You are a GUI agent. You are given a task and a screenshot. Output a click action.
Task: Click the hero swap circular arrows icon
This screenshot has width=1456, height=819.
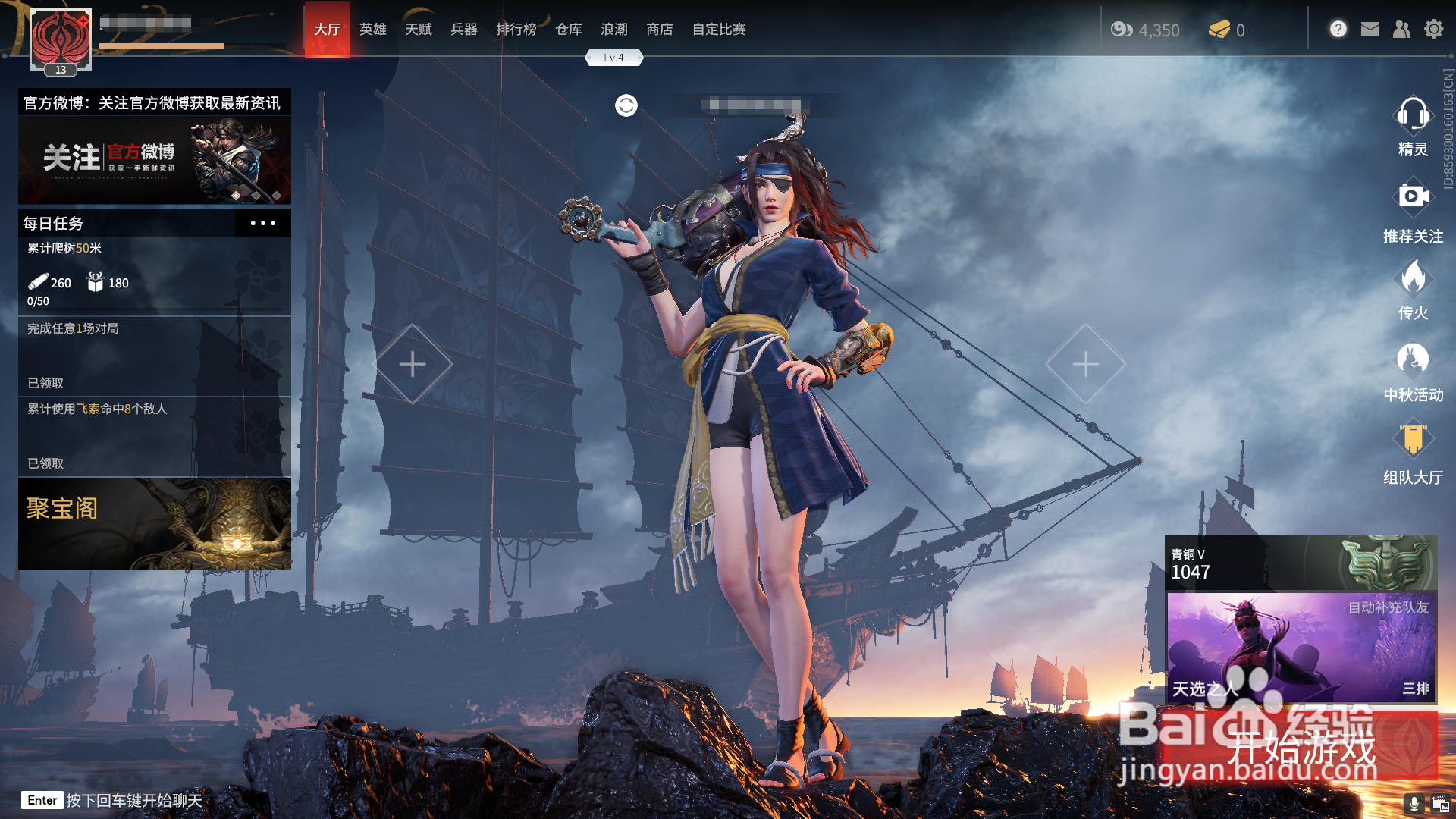point(626,105)
